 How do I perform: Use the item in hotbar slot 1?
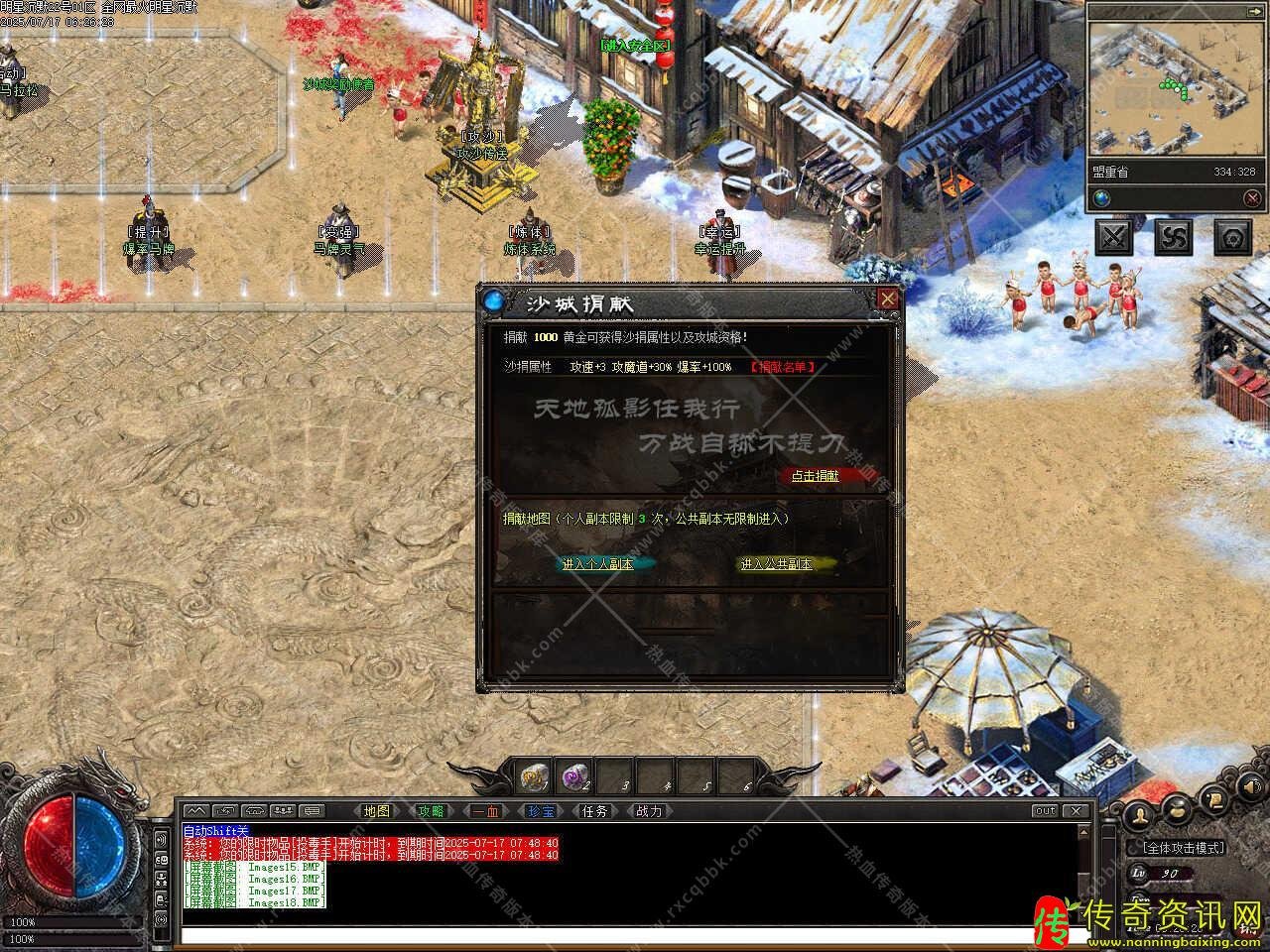(536, 776)
